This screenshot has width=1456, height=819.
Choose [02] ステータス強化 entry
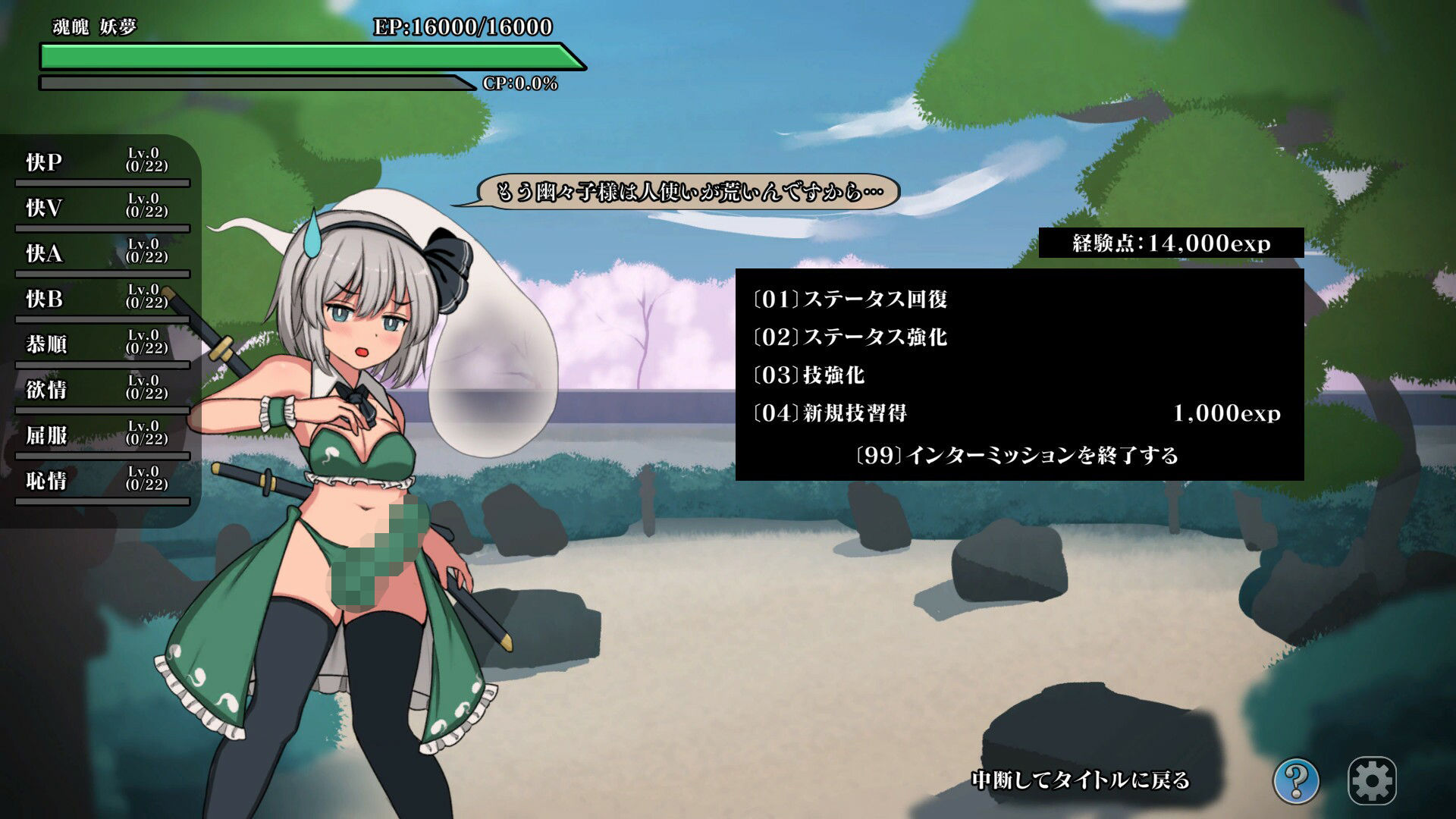tap(850, 337)
